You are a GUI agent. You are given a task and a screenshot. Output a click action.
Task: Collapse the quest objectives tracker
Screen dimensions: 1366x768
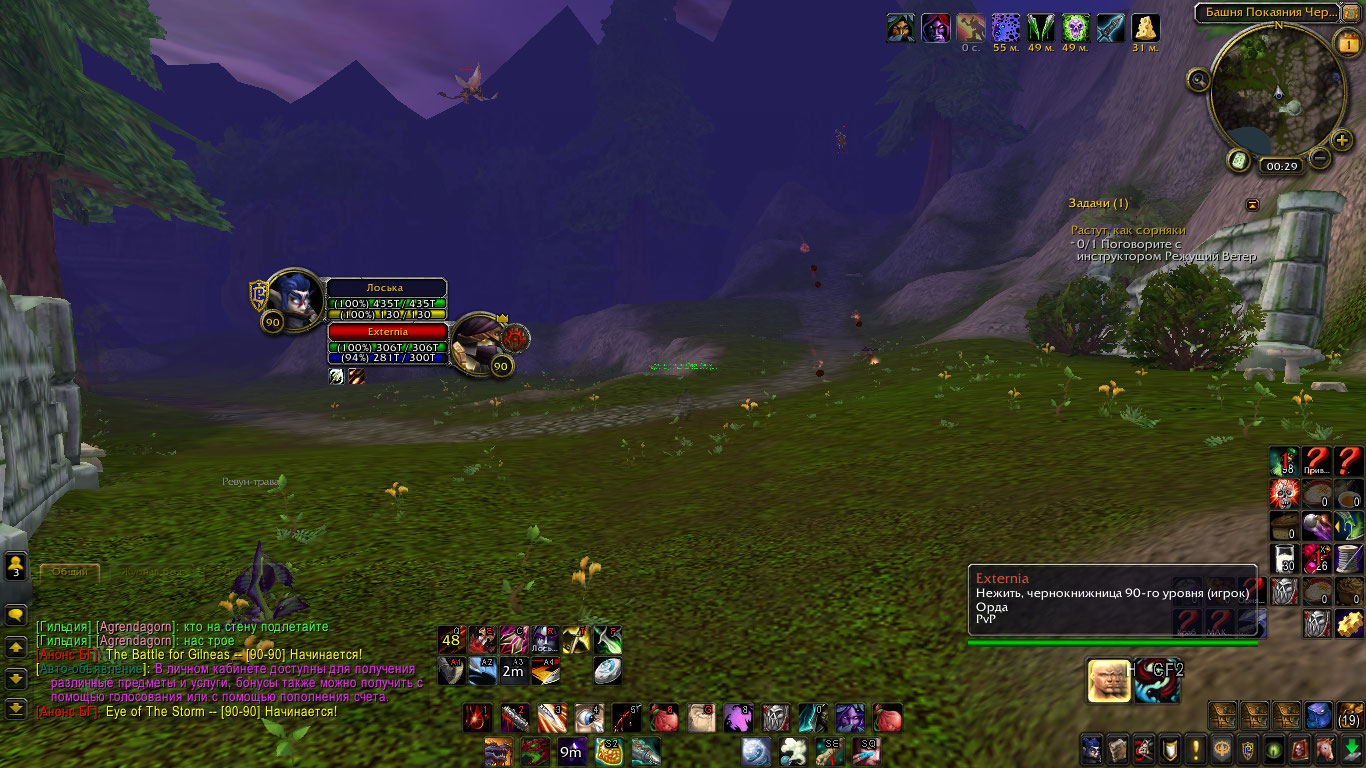click(x=1252, y=204)
